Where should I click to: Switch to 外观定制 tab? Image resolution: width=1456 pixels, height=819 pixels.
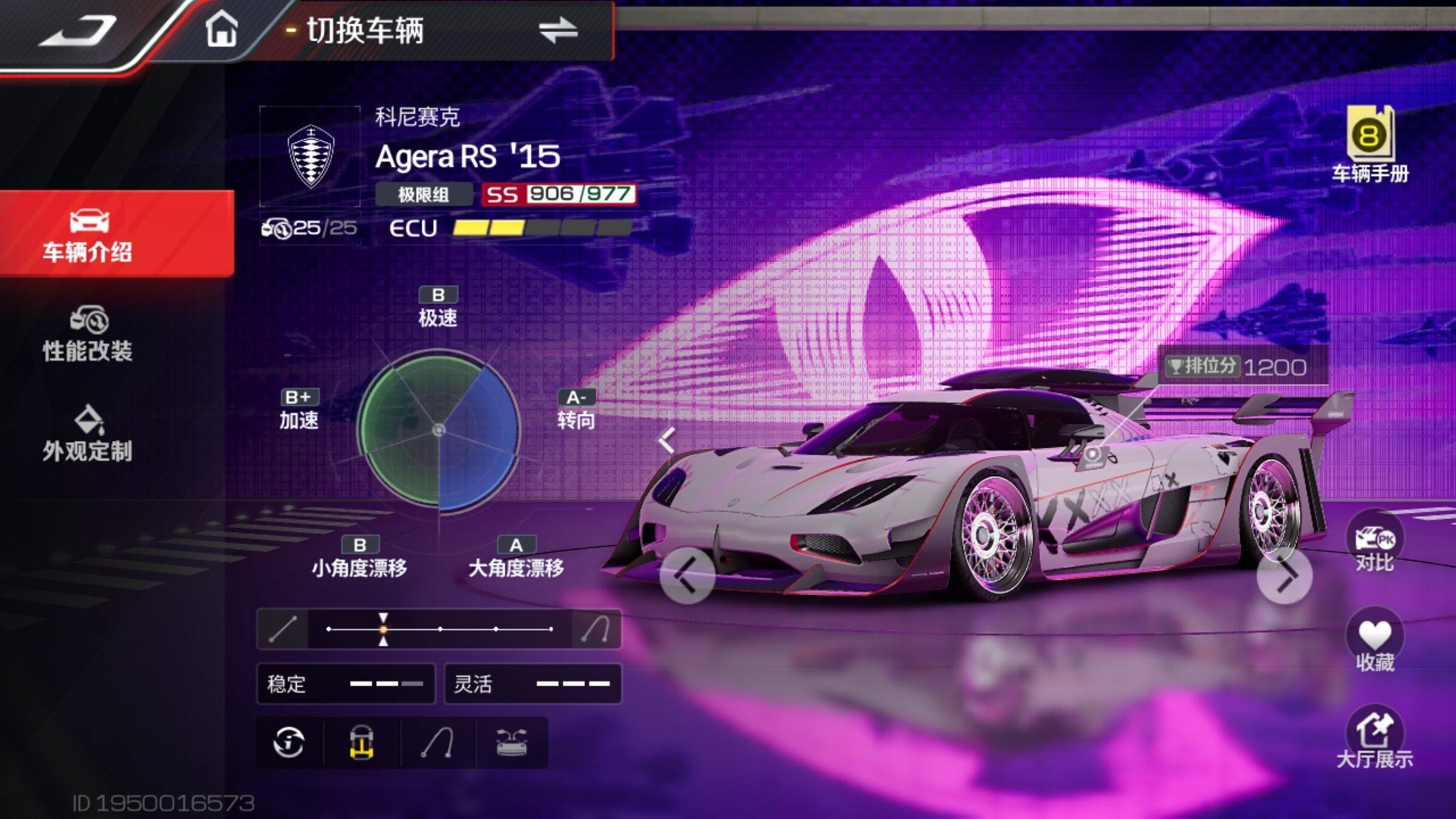pos(88,434)
